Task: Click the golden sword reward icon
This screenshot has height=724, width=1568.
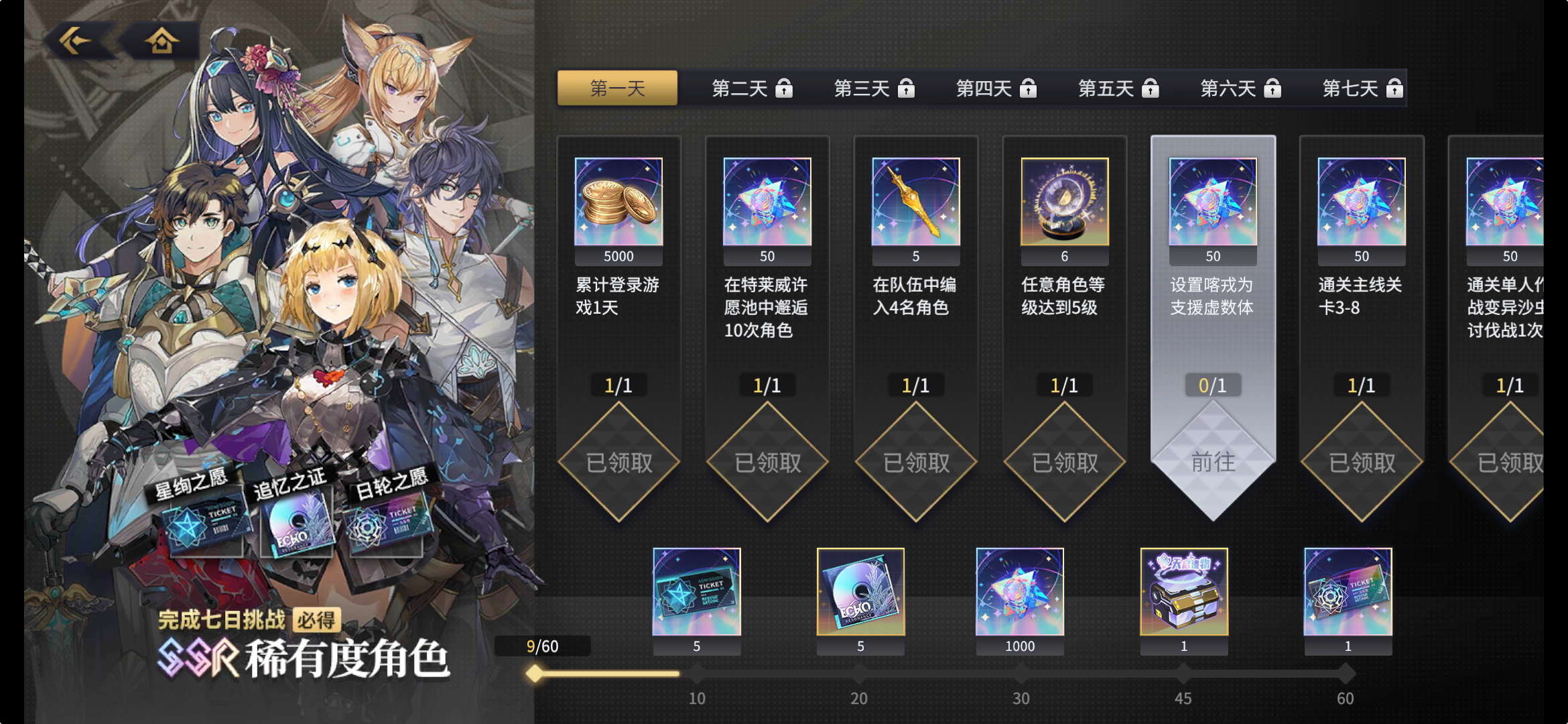Action: [915, 201]
